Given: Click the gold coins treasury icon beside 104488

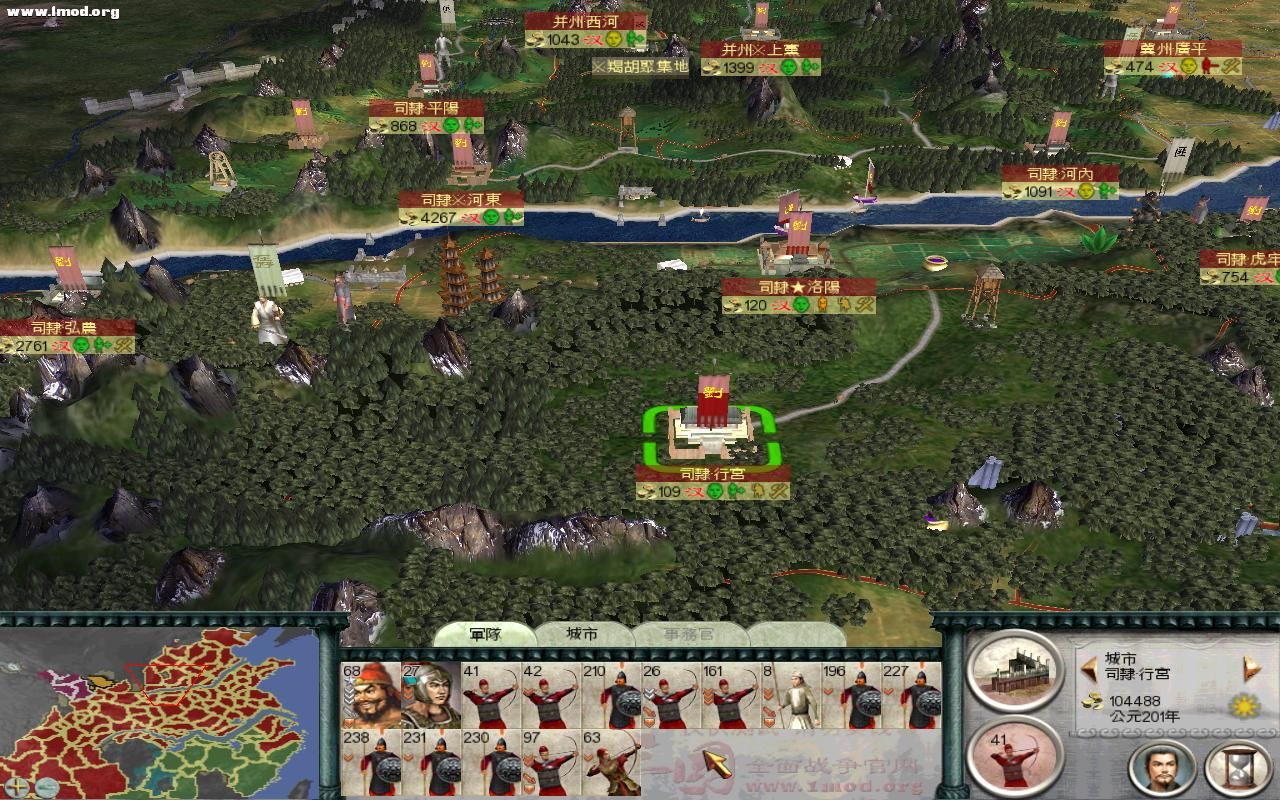Looking at the screenshot, I should point(1092,703).
